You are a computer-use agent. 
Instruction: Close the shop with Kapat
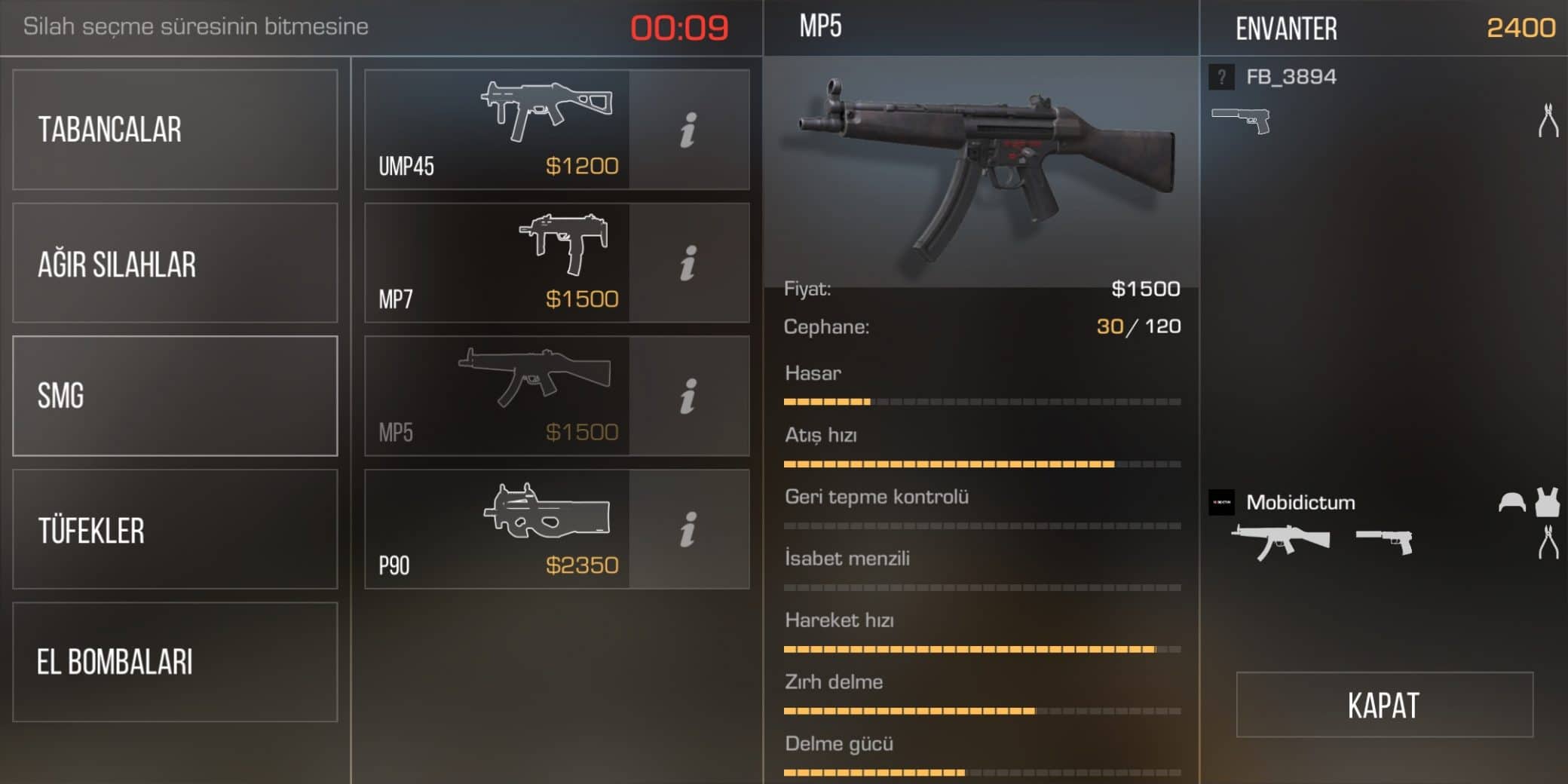[1384, 705]
